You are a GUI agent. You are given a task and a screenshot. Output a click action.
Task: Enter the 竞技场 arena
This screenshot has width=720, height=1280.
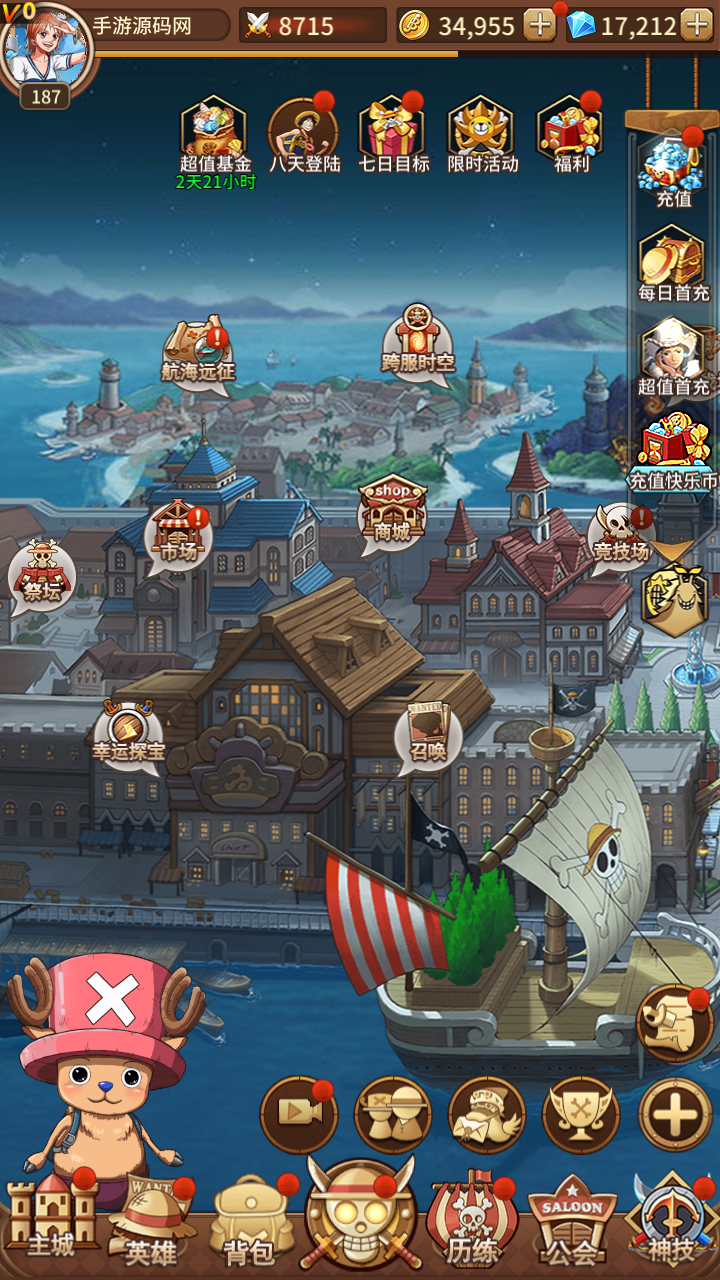[x=620, y=536]
